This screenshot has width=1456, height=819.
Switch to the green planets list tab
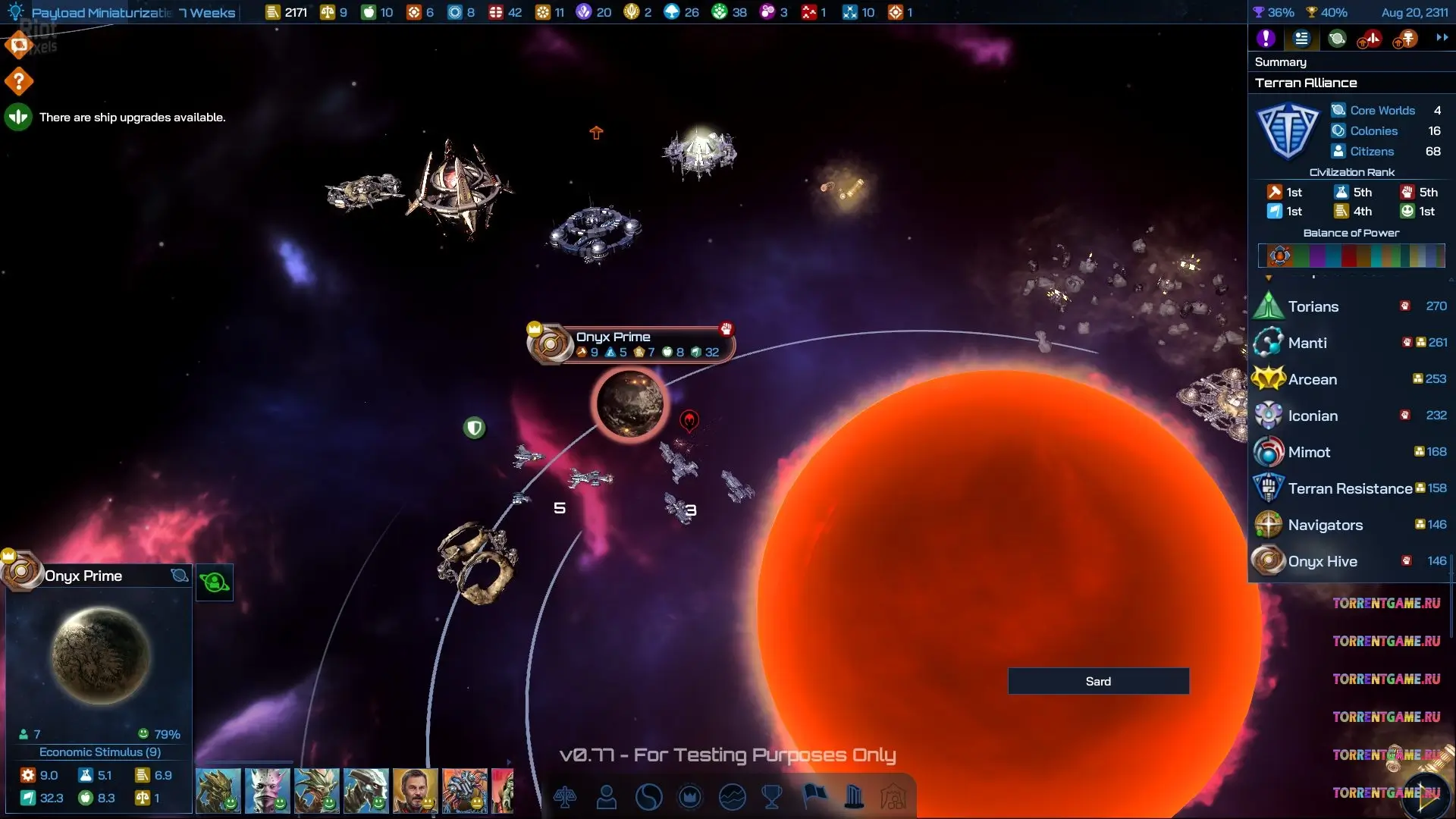1337,39
